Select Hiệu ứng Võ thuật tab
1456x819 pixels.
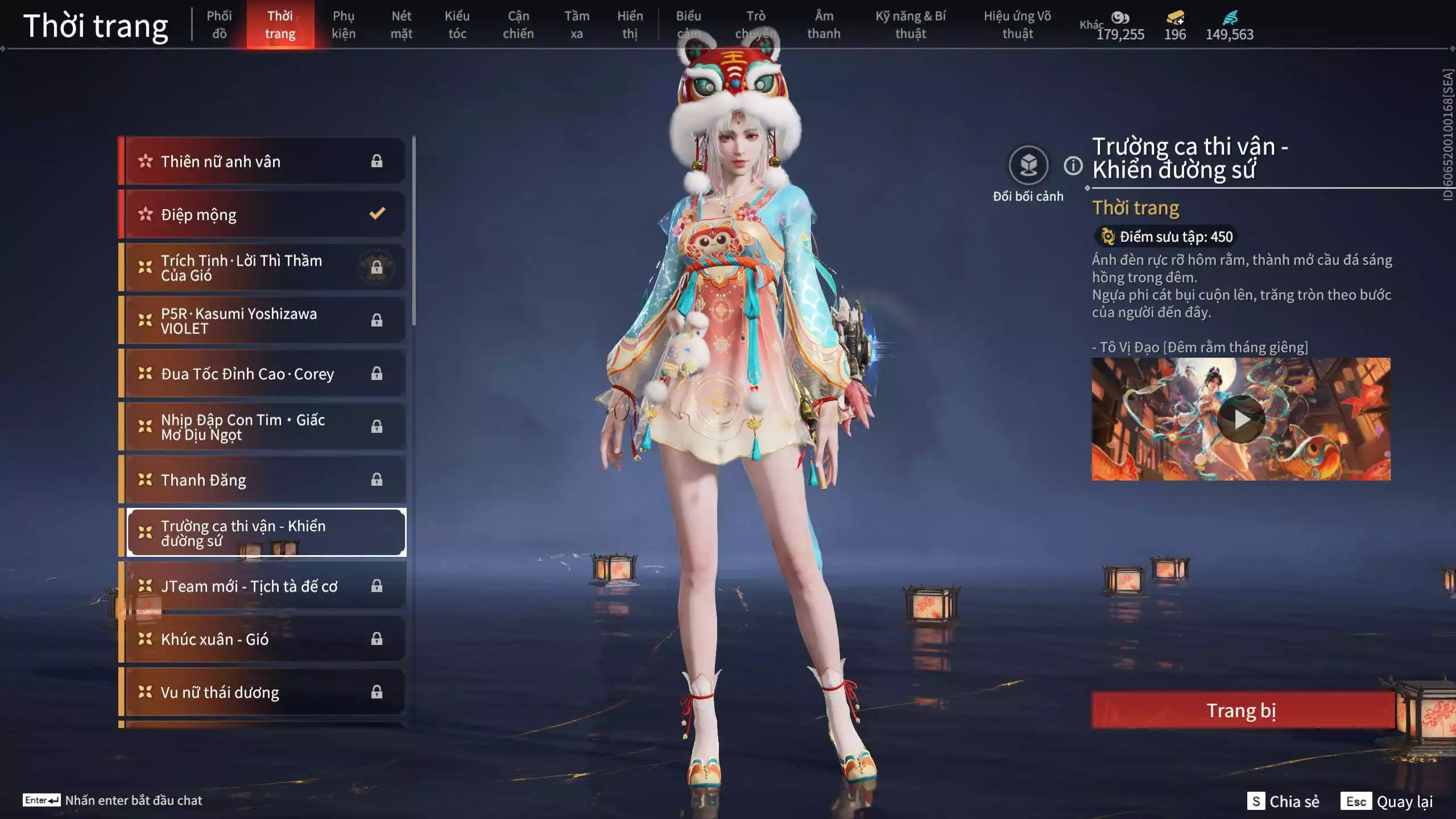[x=1017, y=24]
